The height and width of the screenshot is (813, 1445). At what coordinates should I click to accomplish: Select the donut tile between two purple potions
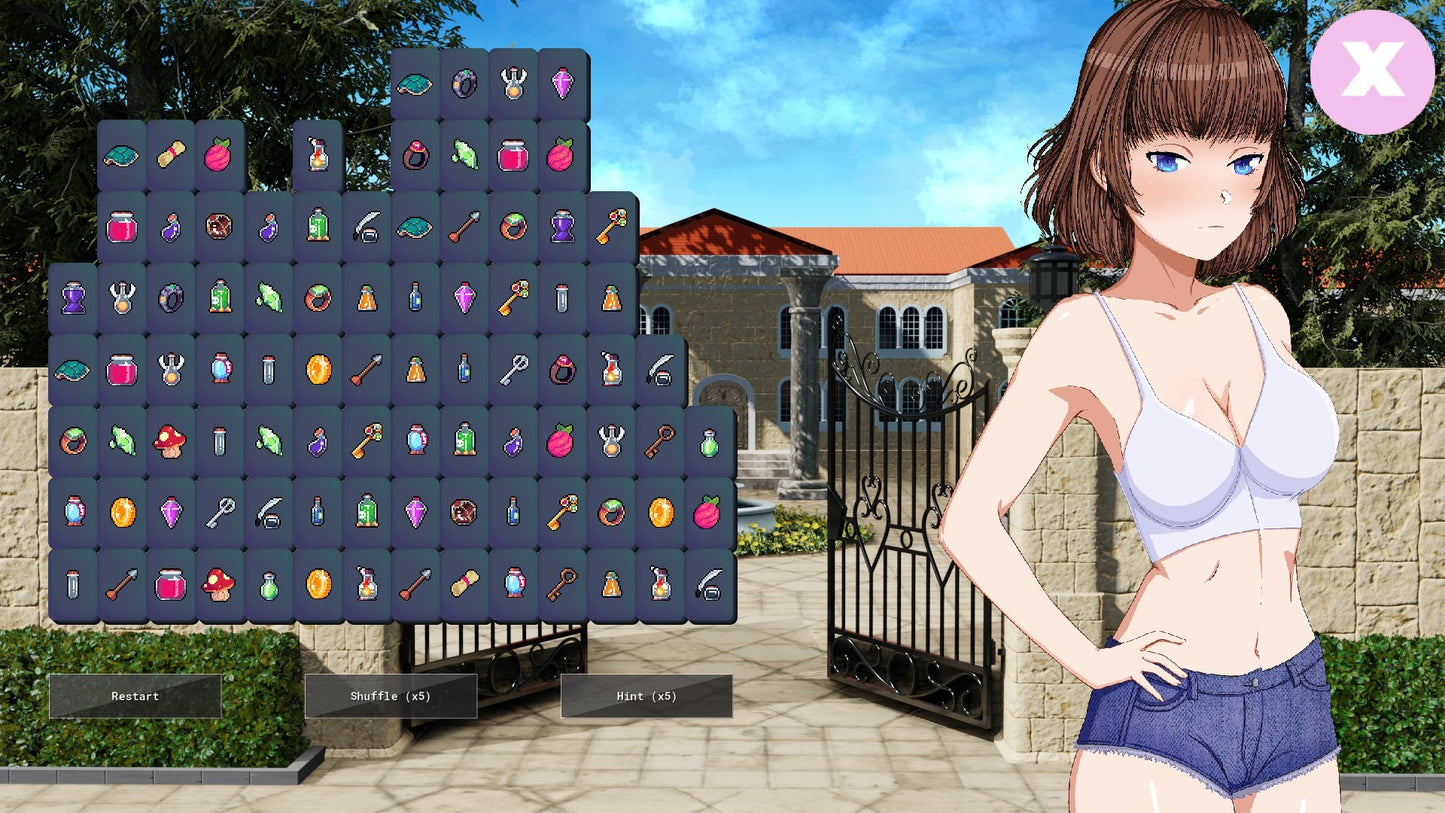click(x=219, y=227)
